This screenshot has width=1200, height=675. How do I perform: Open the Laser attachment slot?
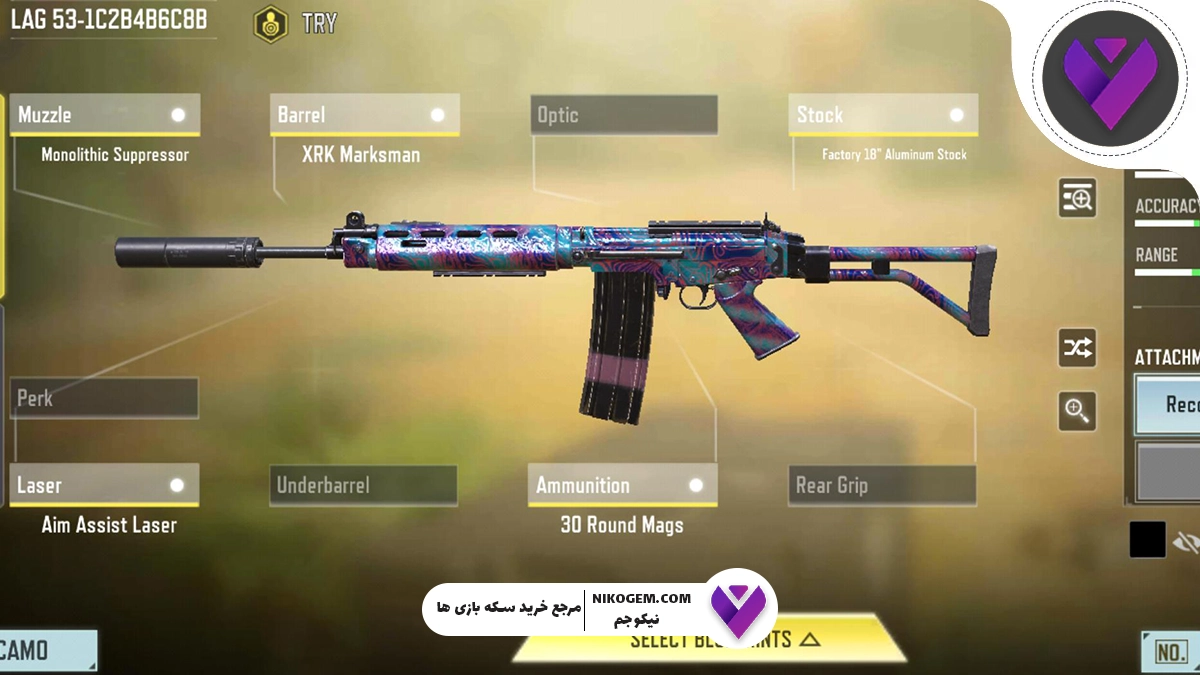pos(104,485)
